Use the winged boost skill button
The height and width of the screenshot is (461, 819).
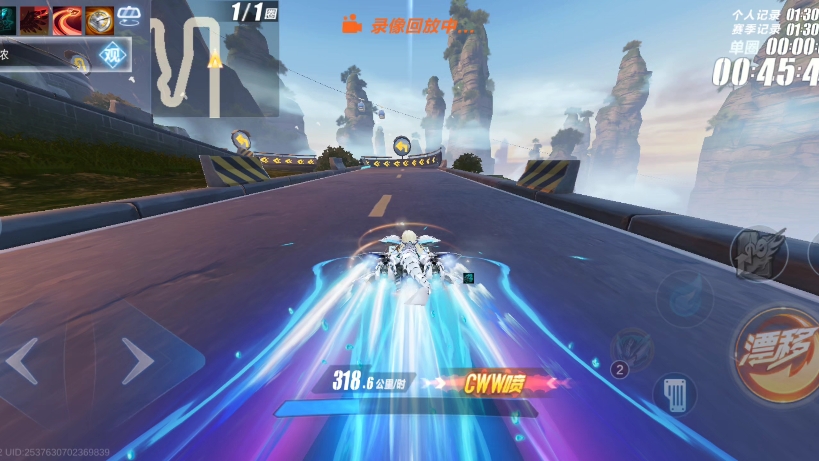[x=757, y=250]
